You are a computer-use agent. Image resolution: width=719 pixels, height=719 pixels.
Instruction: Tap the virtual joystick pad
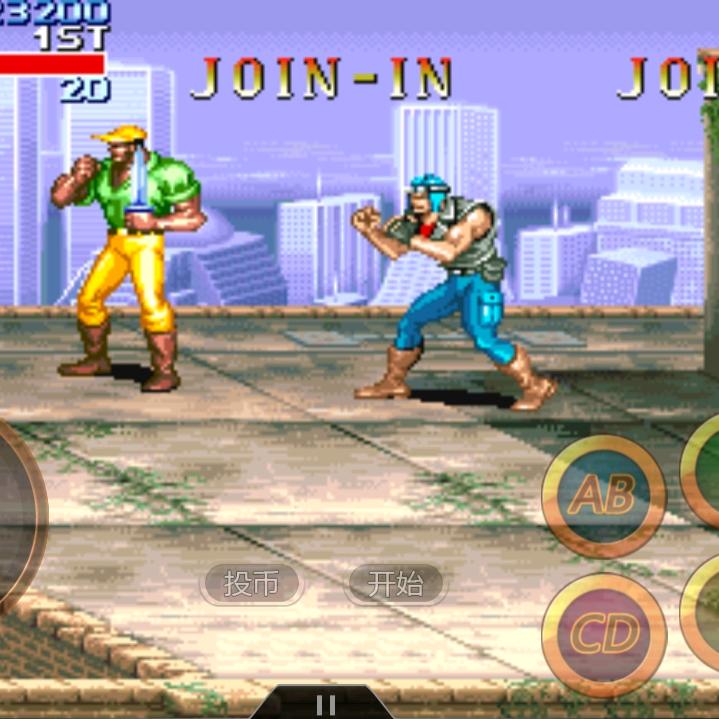click(x=14, y=517)
